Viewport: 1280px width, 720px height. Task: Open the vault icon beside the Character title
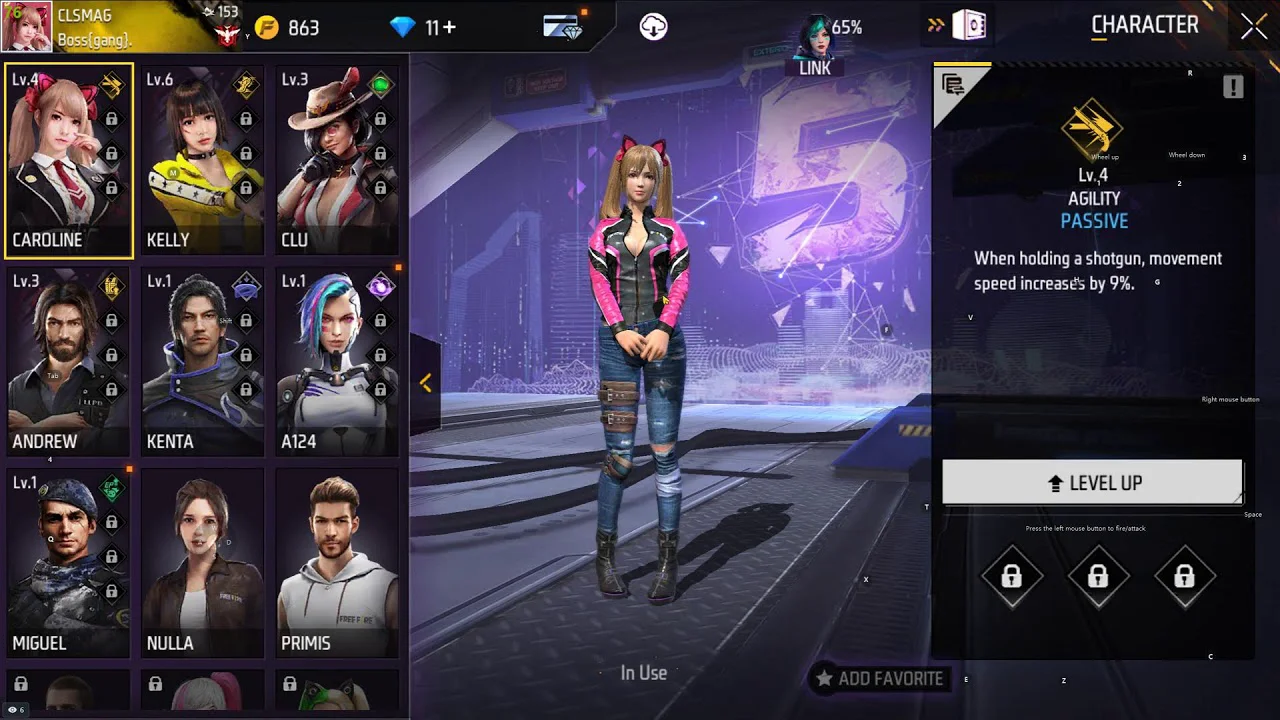[x=968, y=27]
